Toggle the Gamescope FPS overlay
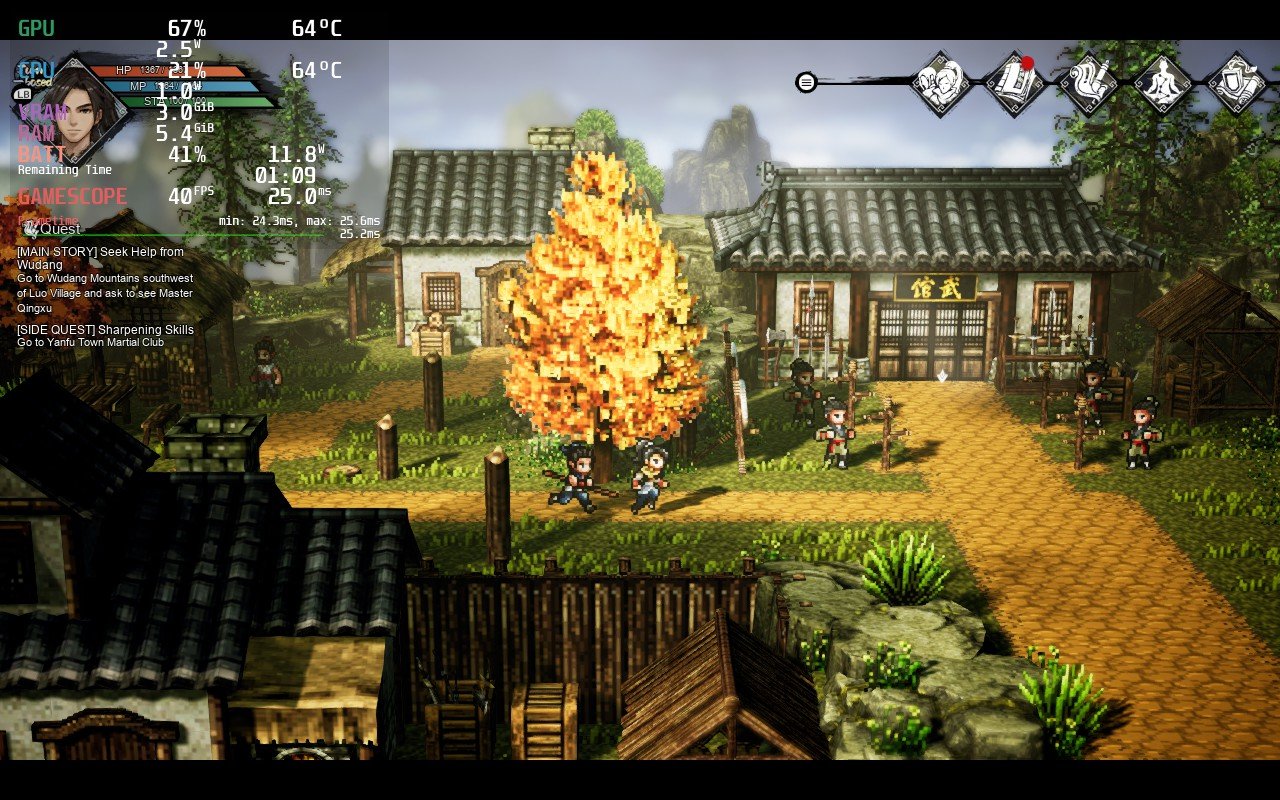This screenshot has width=1280, height=800. pyautogui.click(x=72, y=196)
